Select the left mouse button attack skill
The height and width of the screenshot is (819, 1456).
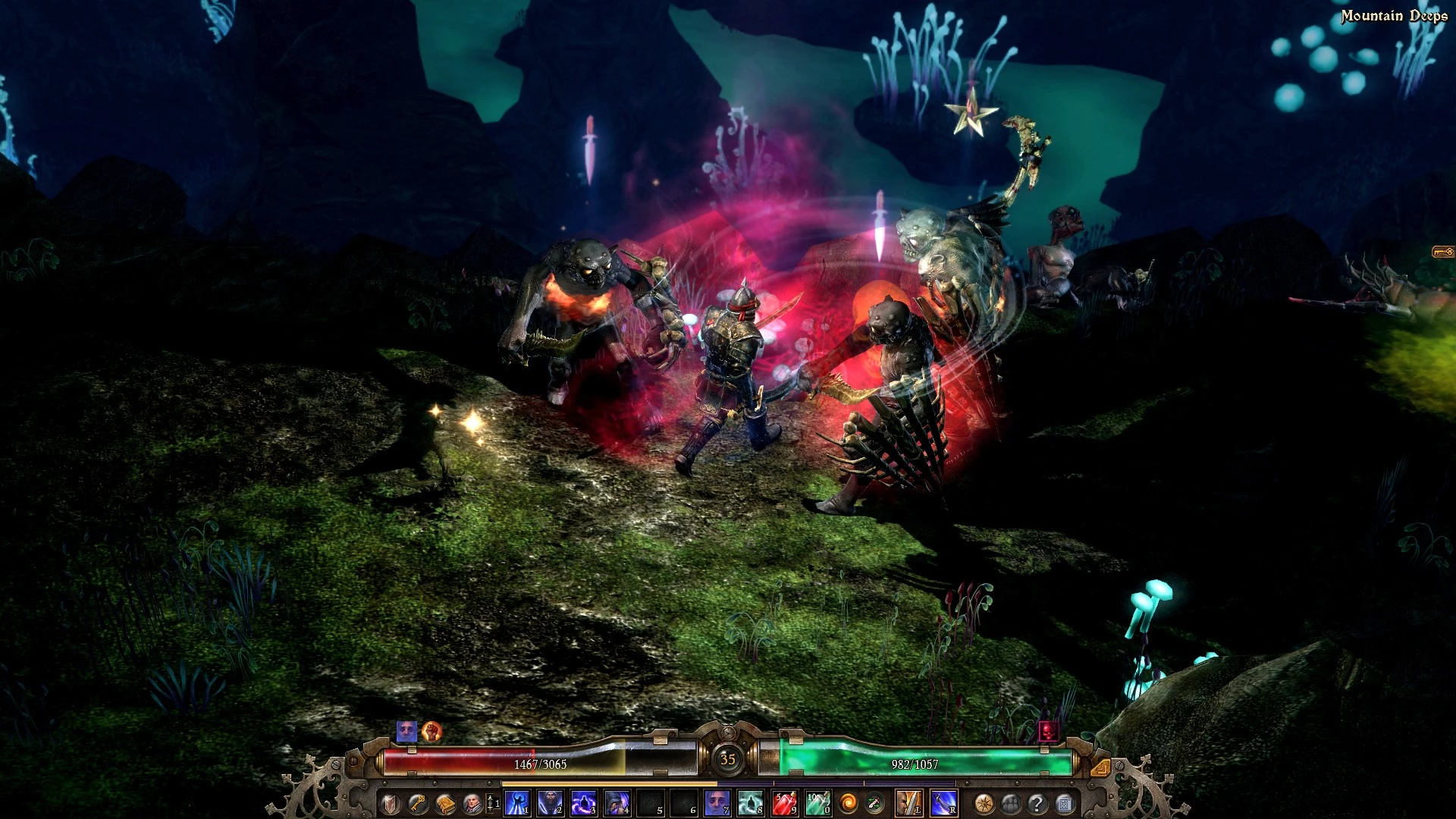tap(908, 803)
